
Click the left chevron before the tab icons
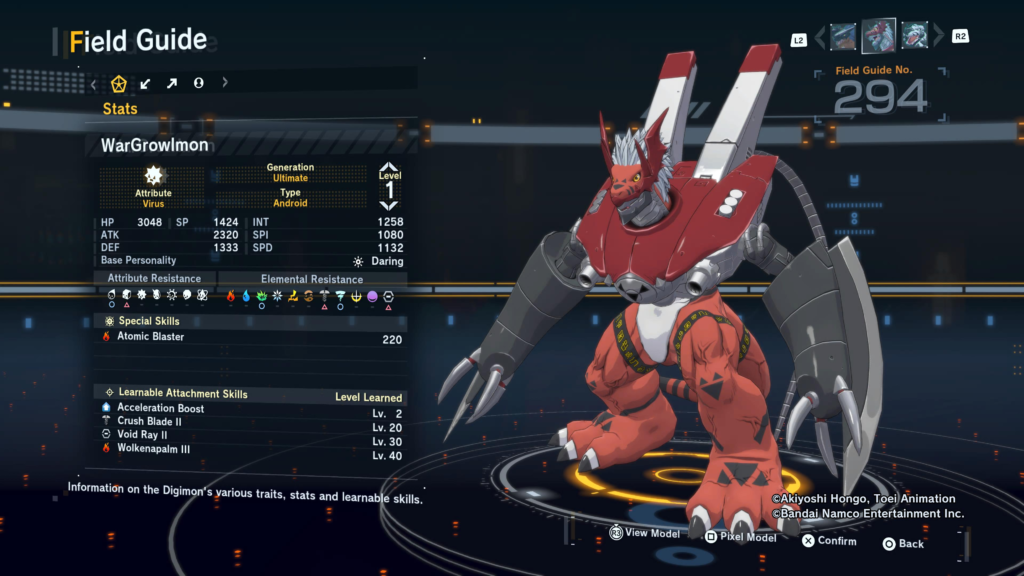click(x=94, y=83)
